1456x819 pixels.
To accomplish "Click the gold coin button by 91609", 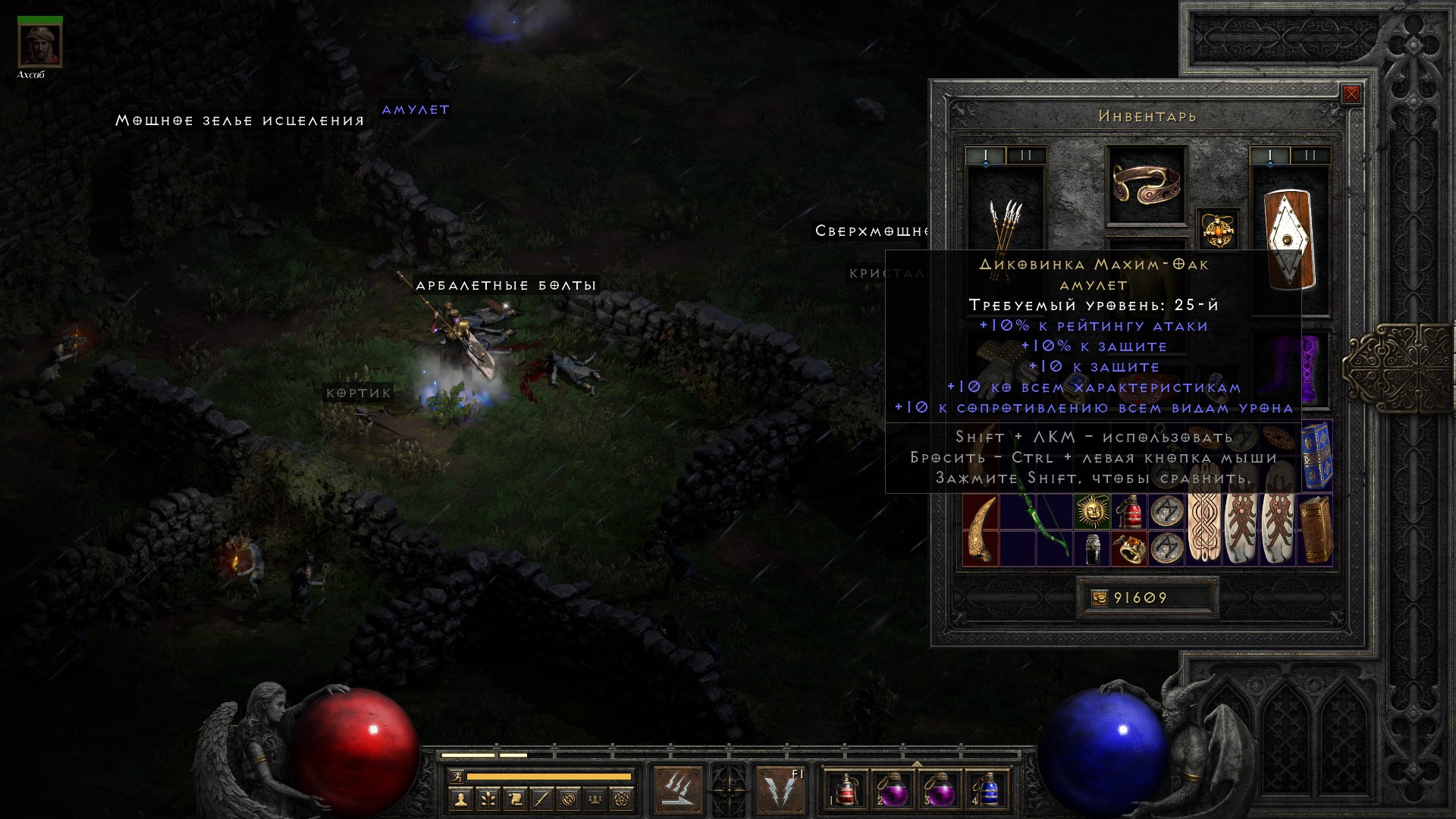I will pos(1100,598).
